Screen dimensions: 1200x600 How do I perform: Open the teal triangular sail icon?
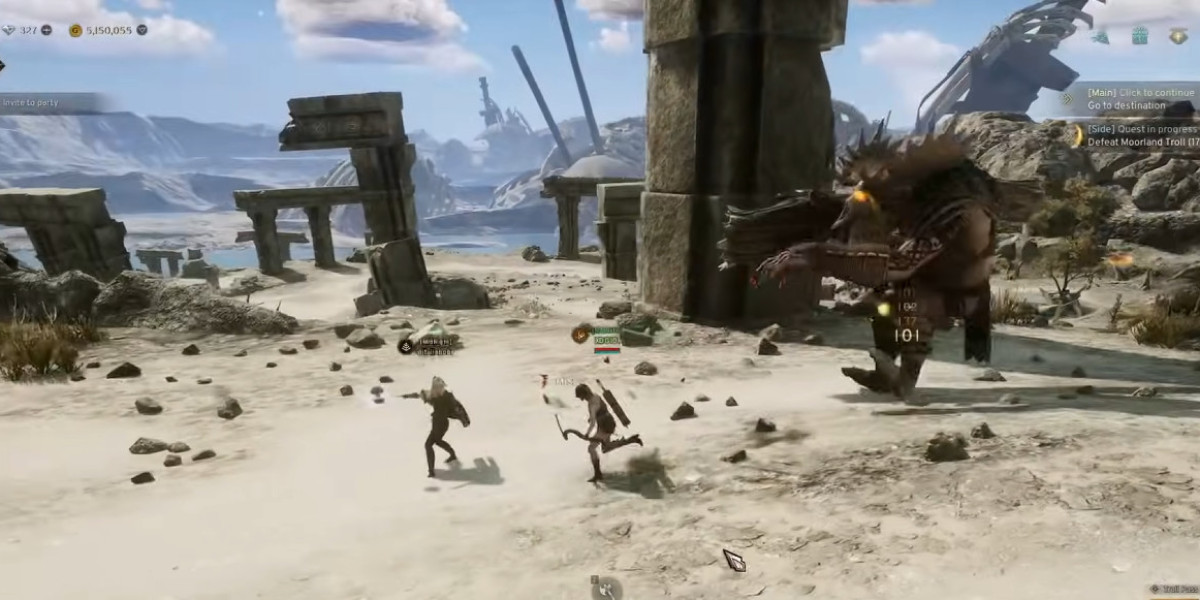click(1101, 37)
